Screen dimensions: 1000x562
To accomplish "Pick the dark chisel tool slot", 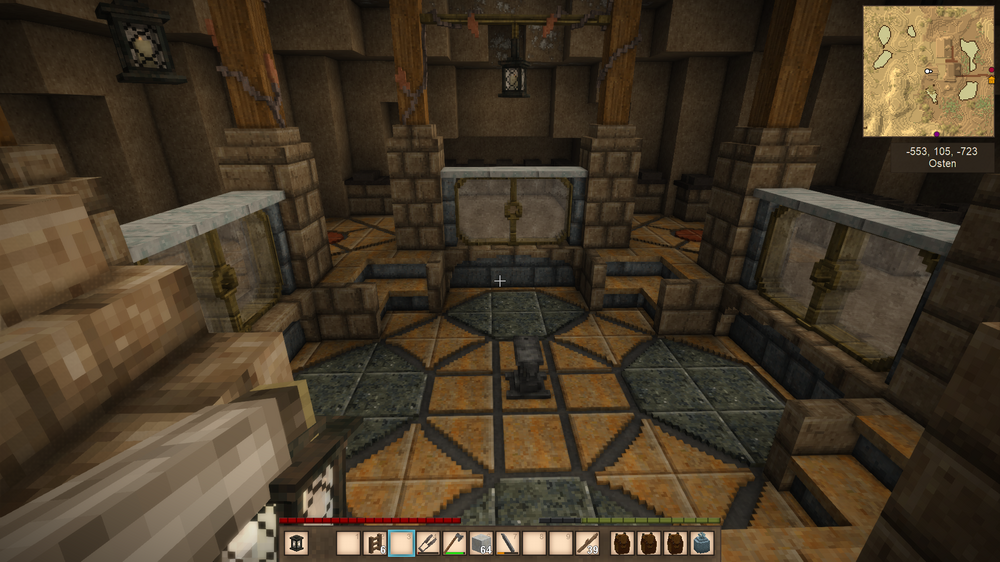I will 509,543.
